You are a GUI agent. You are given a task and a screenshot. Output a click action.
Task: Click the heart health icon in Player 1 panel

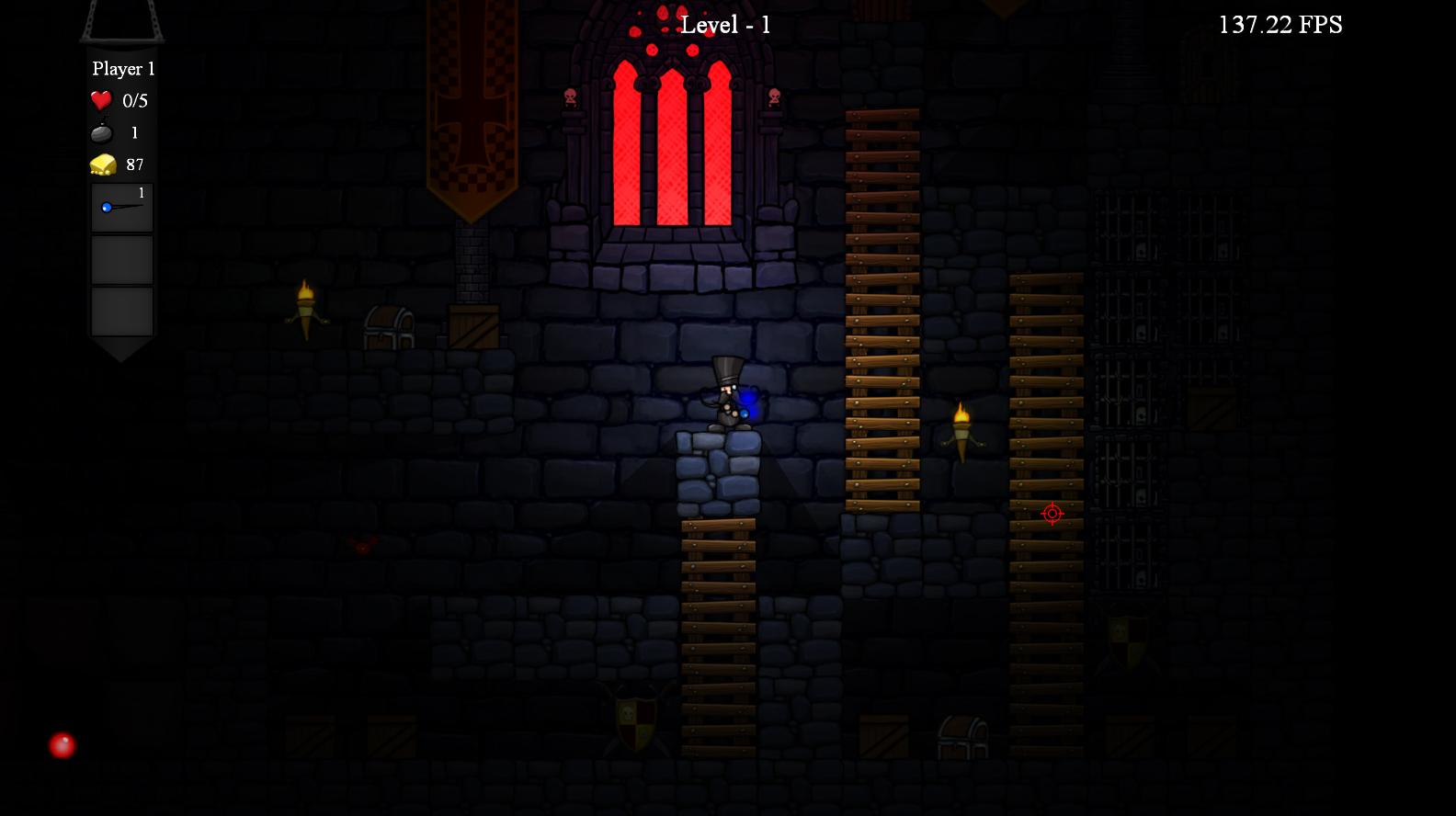tap(101, 100)
